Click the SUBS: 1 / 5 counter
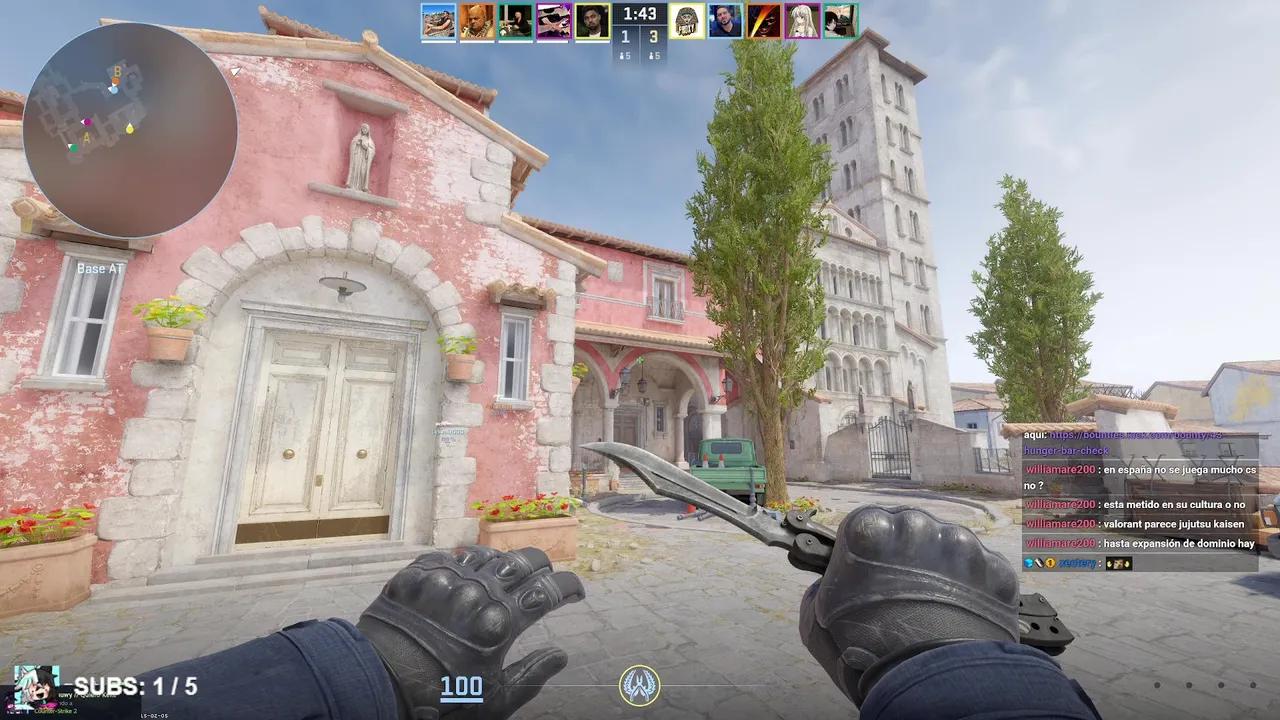The height and width of the screenshot is (720, 1280). tap(128, 686)
